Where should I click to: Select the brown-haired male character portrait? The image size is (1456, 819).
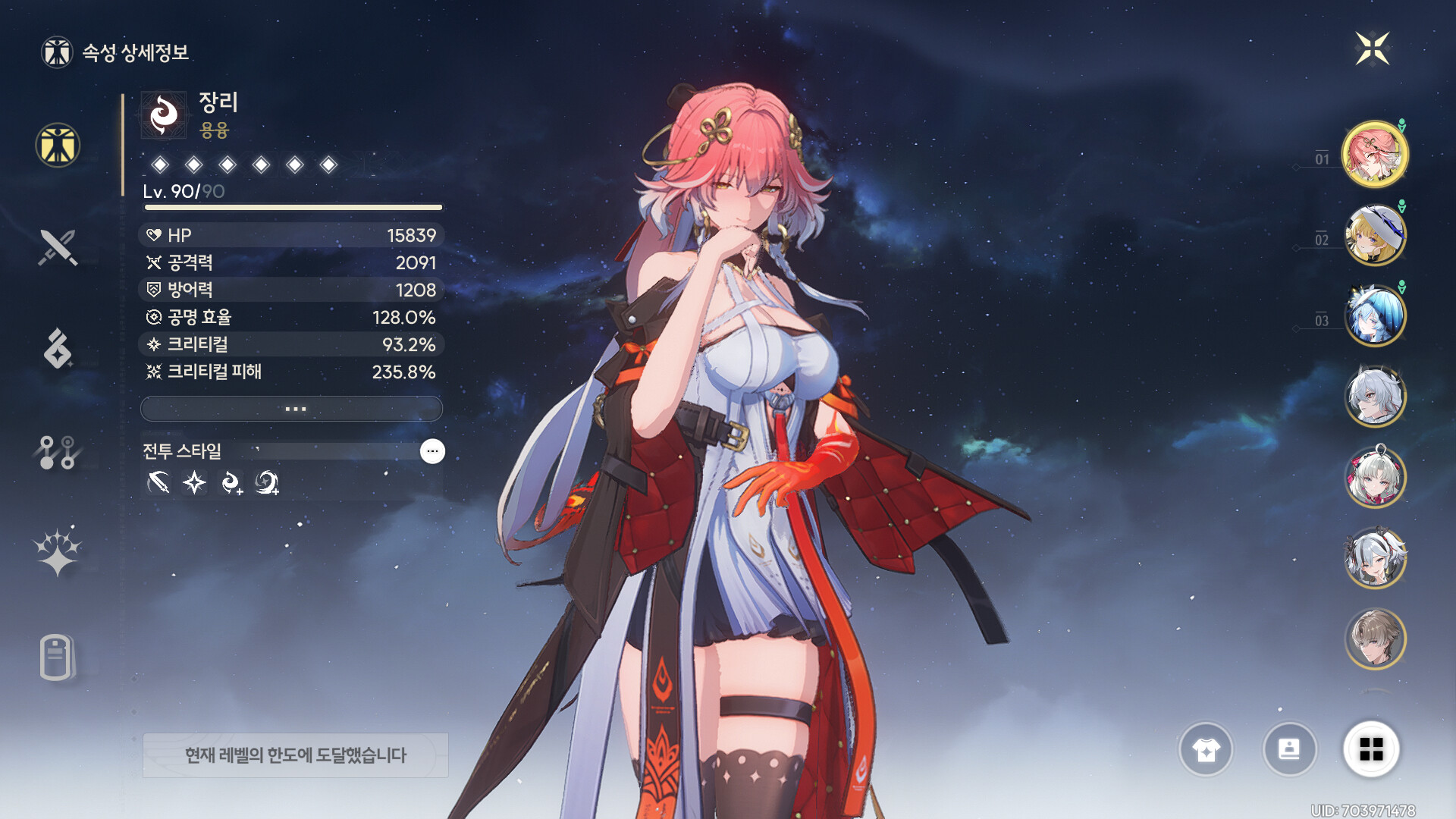[1374, 639]
